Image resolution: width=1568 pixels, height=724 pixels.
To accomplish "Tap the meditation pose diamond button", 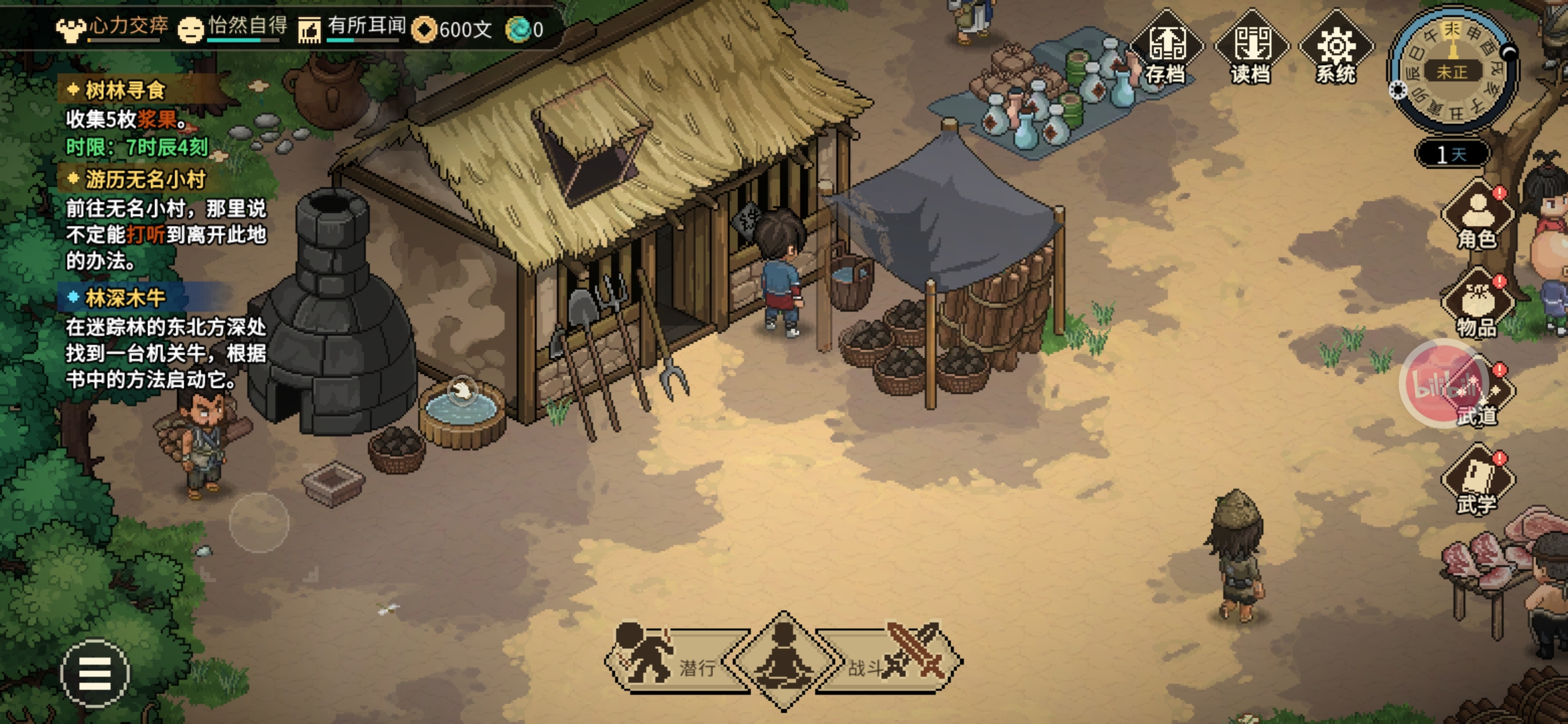I will click(x=783, y=661).
